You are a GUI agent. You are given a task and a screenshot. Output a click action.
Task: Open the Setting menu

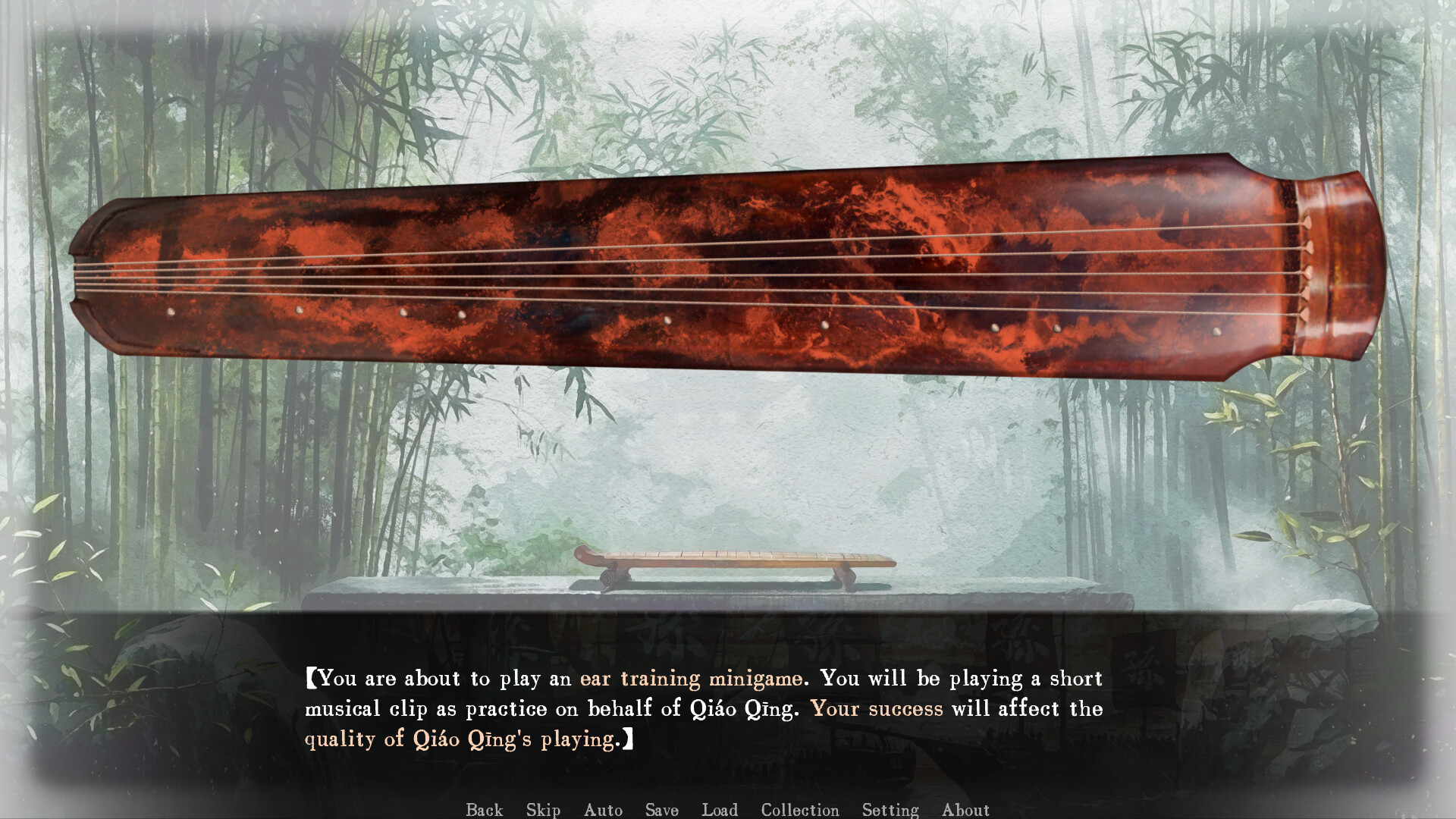[x=891, y=810]
